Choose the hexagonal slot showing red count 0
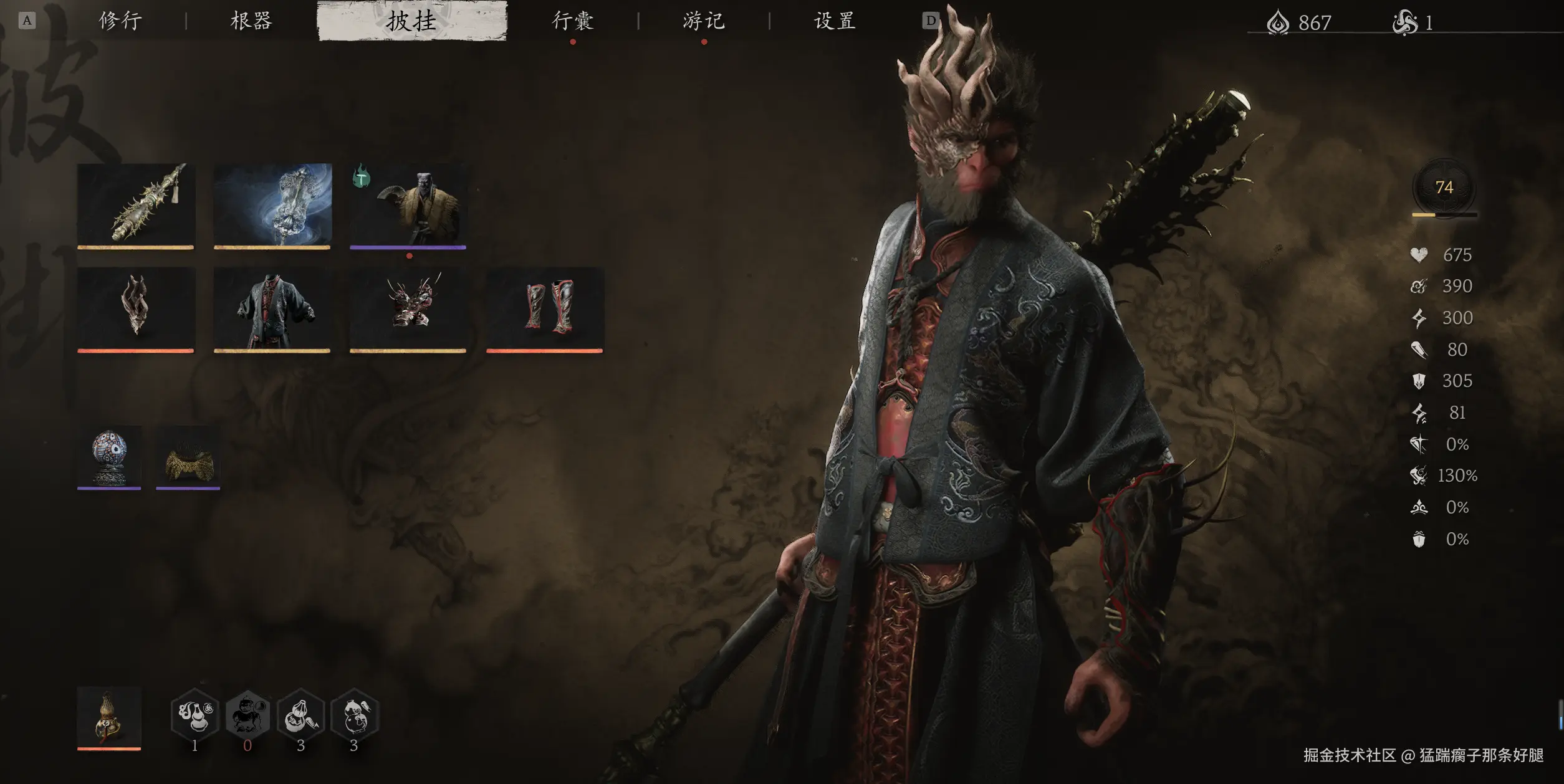Viewport: 1564px width, 784px height. pos(247,715)
